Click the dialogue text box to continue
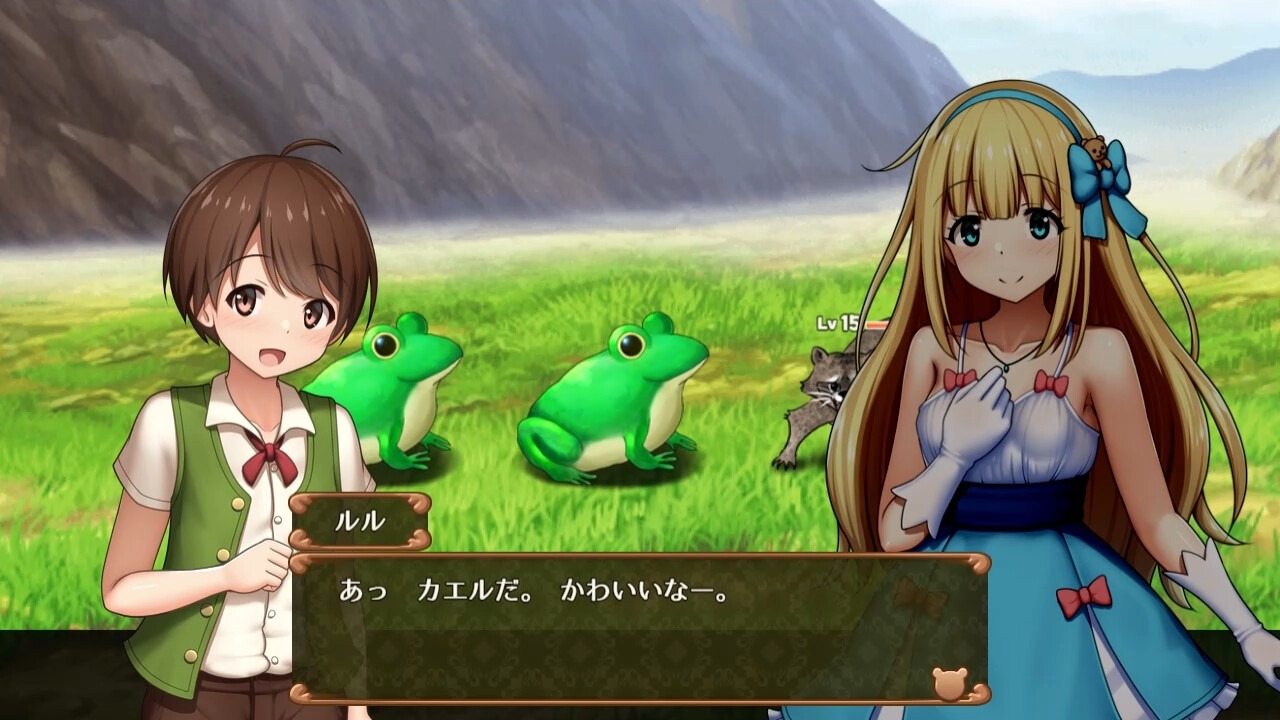 point(640,628)
